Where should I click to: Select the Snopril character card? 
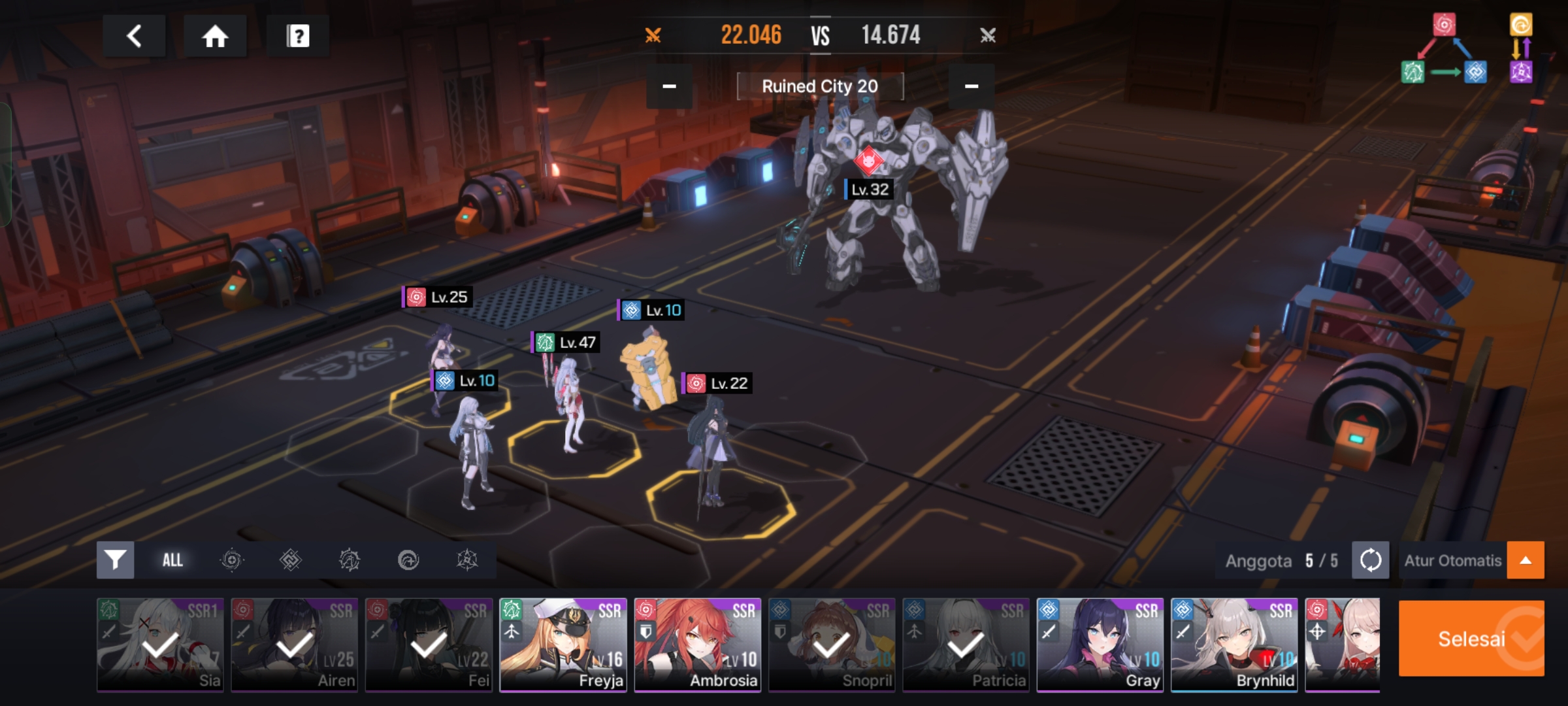click(x=832, y=645)
